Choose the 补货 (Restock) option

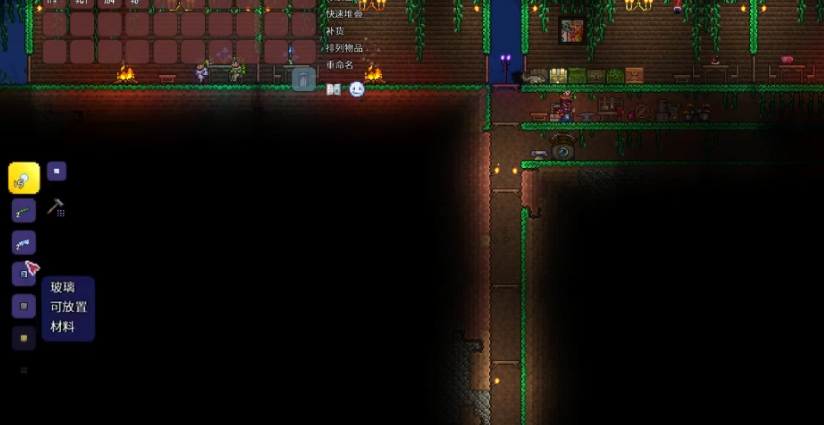pyautogui.click(x=335, y=31)
